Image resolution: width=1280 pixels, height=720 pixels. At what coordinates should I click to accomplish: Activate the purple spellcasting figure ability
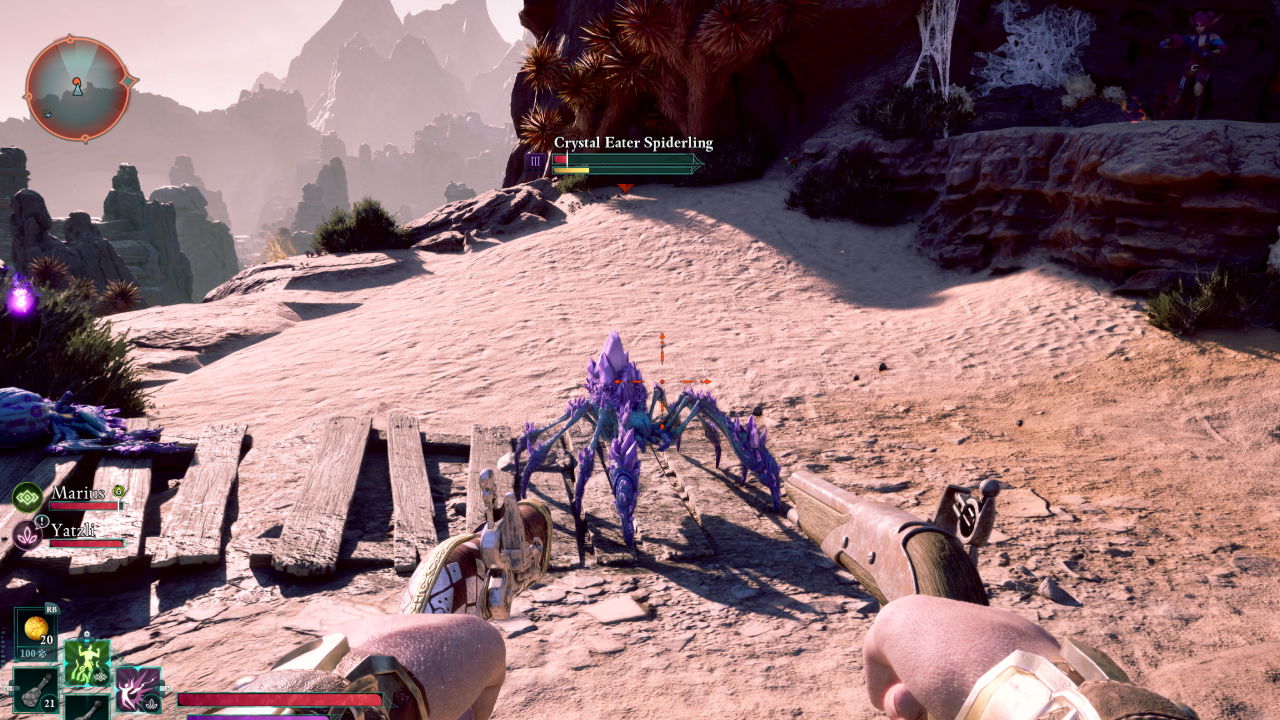tap(137, 689)
